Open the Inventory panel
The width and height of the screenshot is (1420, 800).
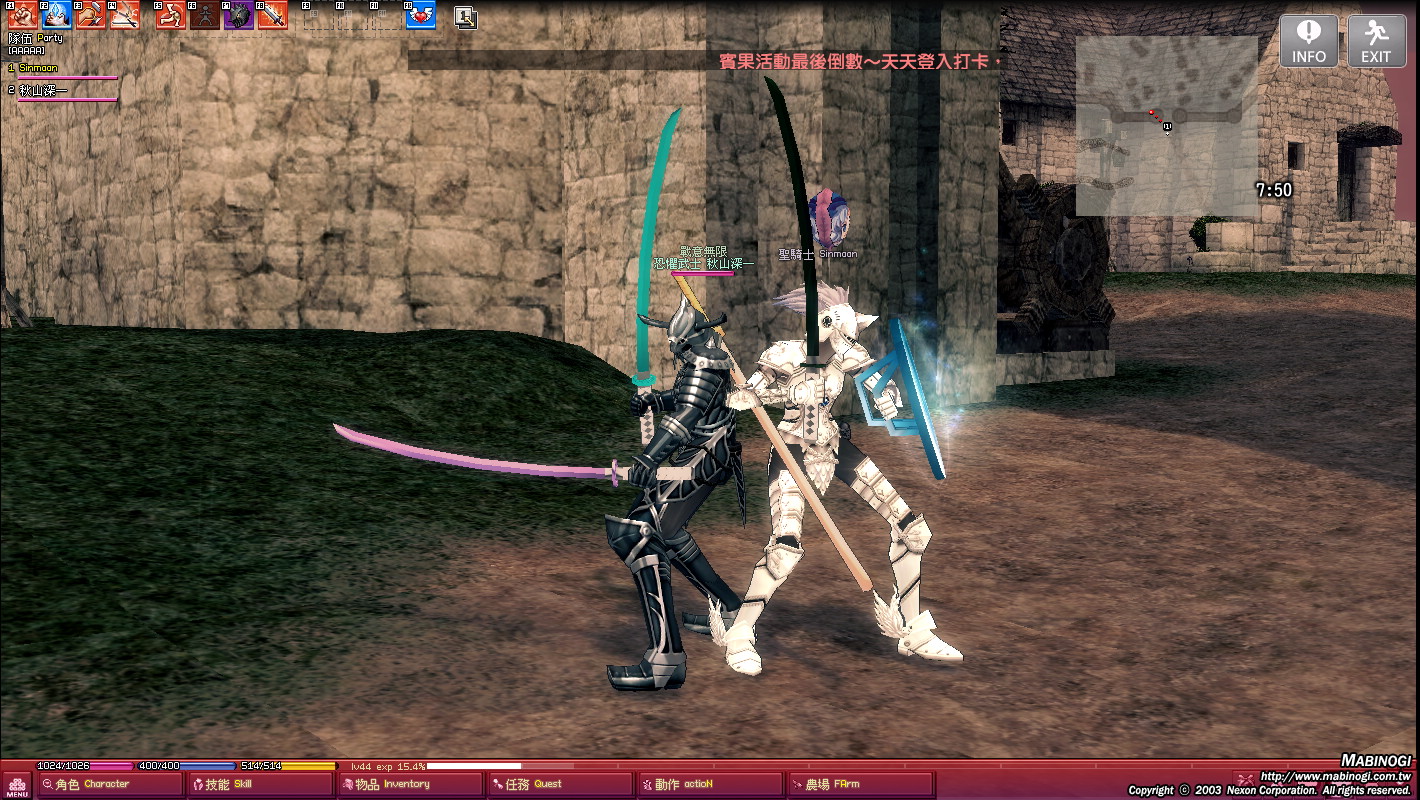[x=408, y=785]
